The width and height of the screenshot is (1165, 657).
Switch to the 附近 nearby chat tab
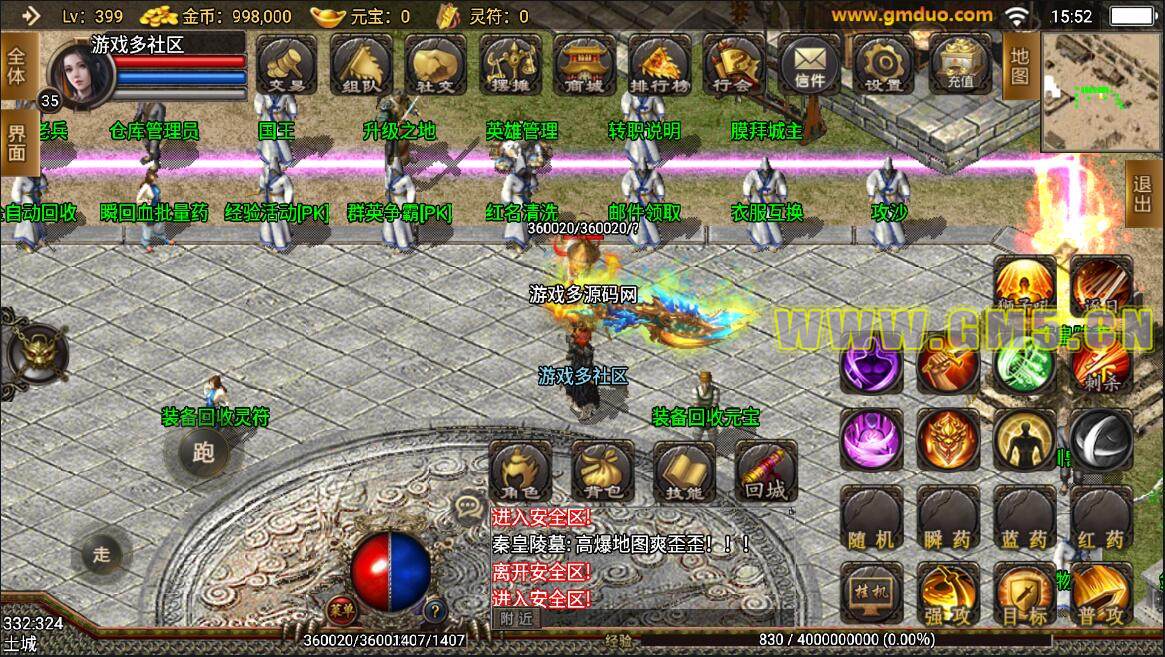click(517, 618)
